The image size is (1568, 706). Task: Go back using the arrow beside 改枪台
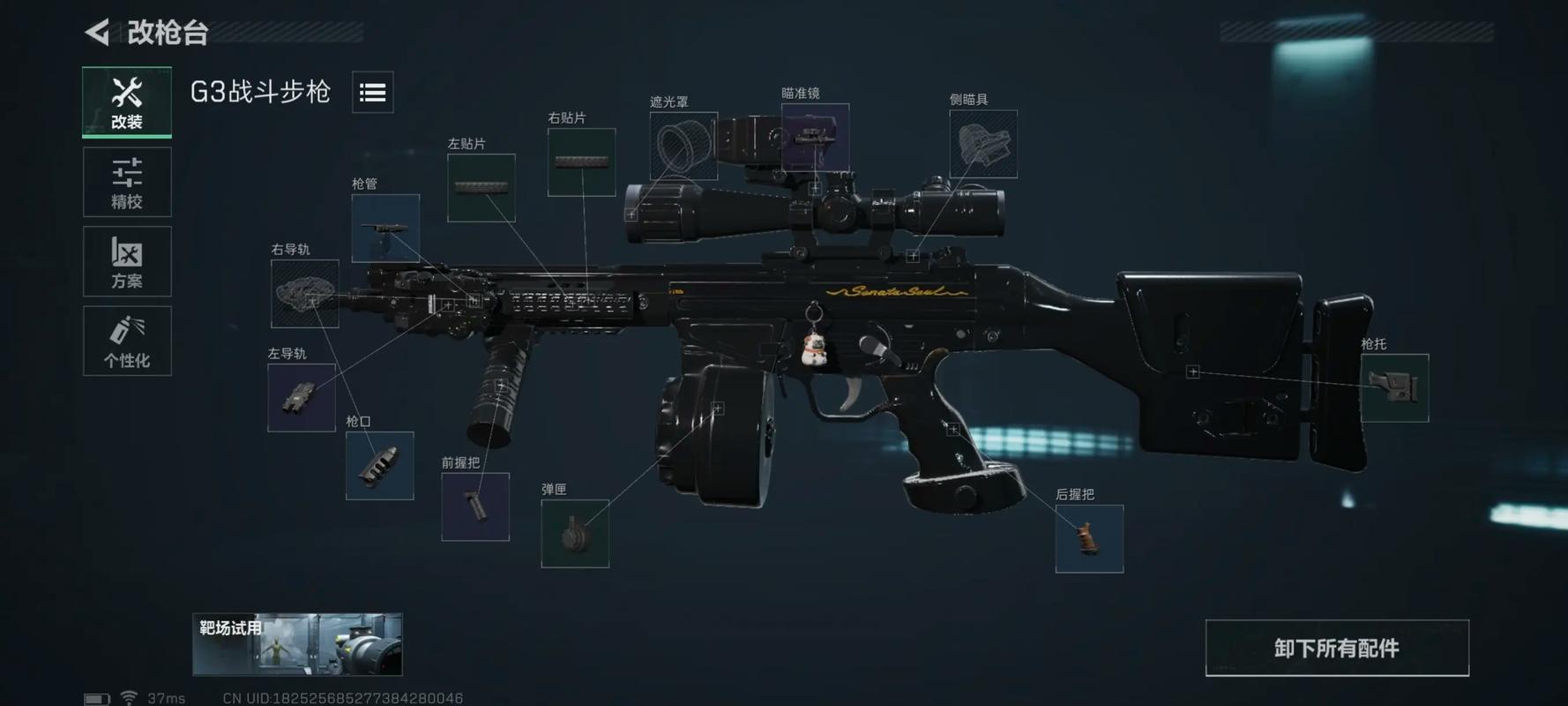pos(98,33)
